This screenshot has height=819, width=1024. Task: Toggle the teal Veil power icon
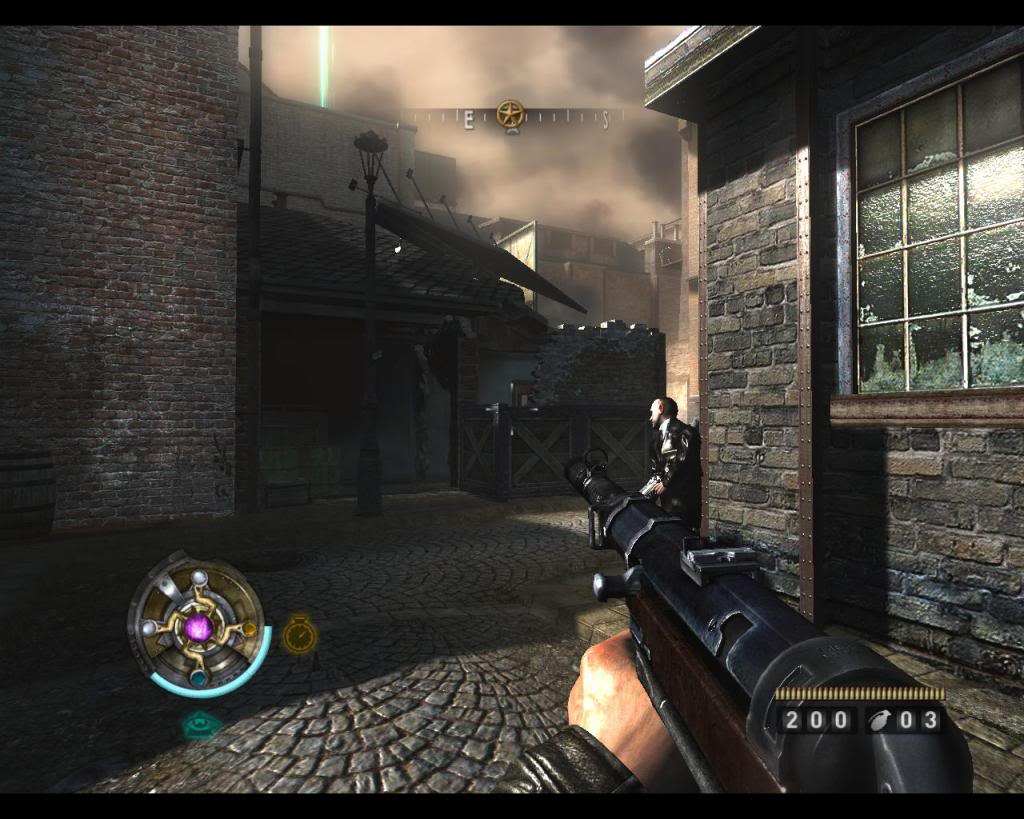pyautogui.click(x=201, y=724)
